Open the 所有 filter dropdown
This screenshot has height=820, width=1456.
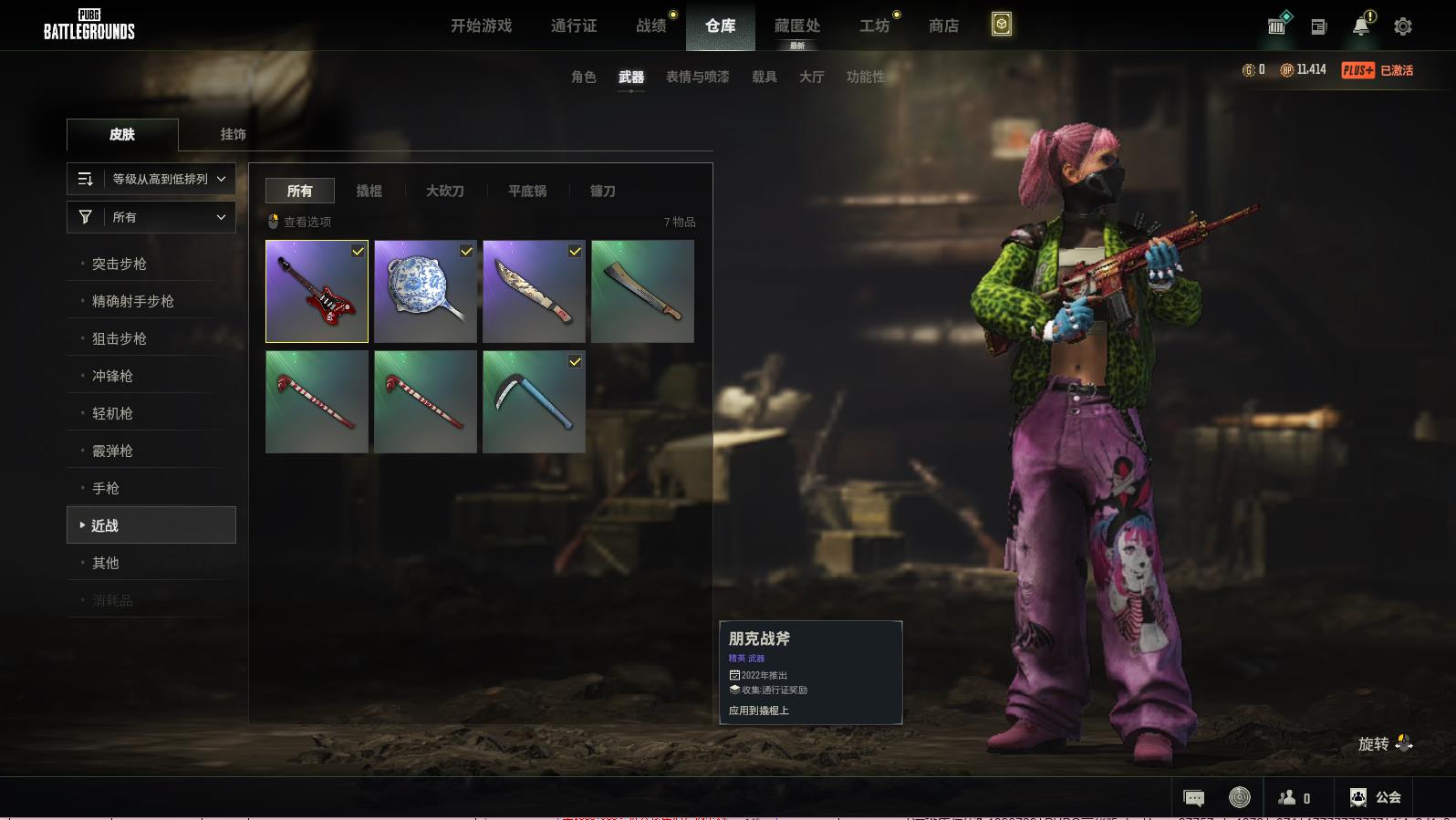[x=151, y=217]
